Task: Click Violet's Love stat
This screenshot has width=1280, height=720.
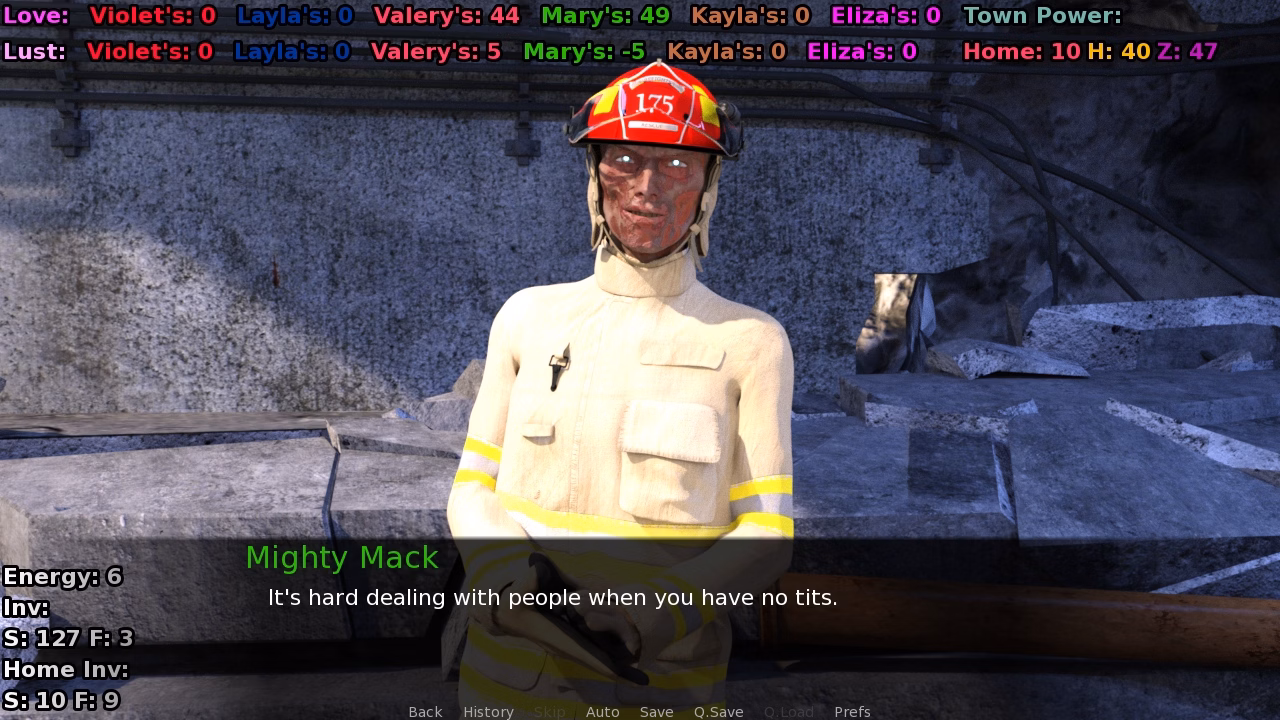Action: point(150,15)
